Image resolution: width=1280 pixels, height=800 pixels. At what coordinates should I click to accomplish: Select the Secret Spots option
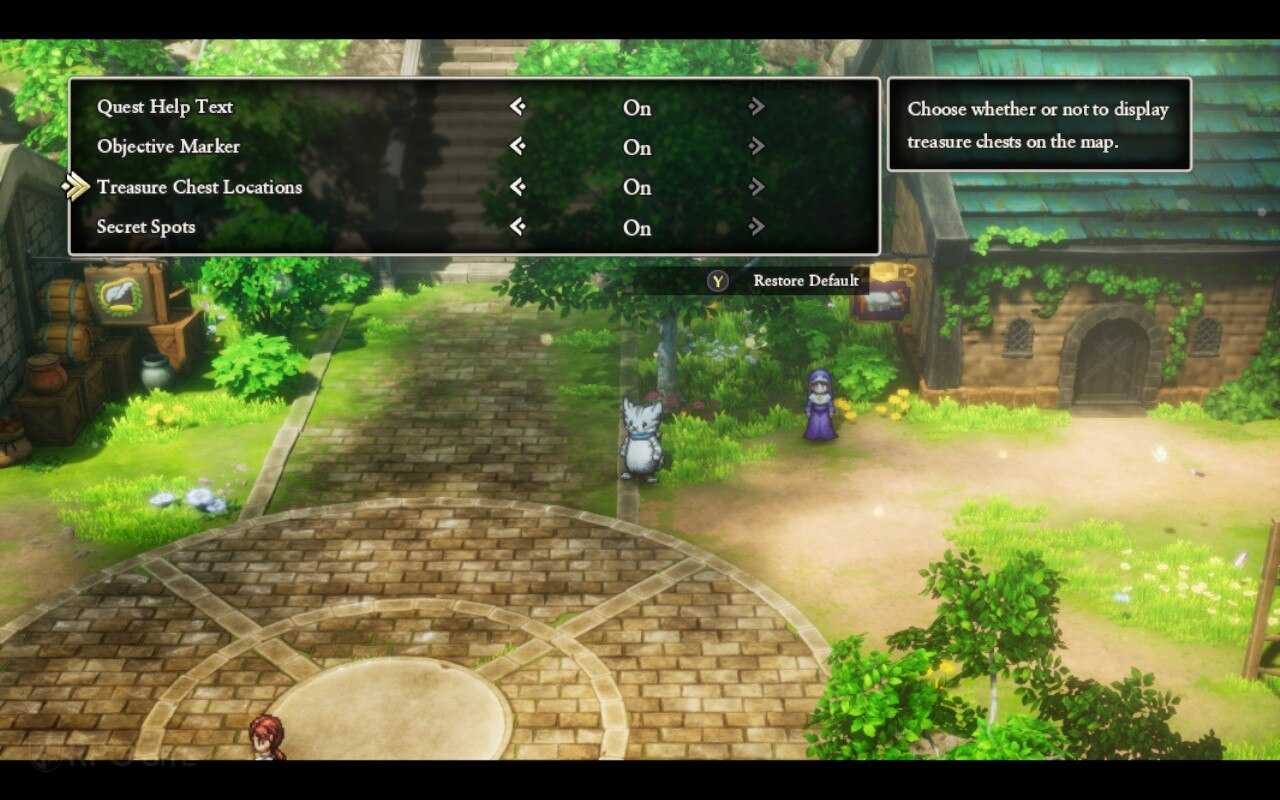tap(146, 227)
